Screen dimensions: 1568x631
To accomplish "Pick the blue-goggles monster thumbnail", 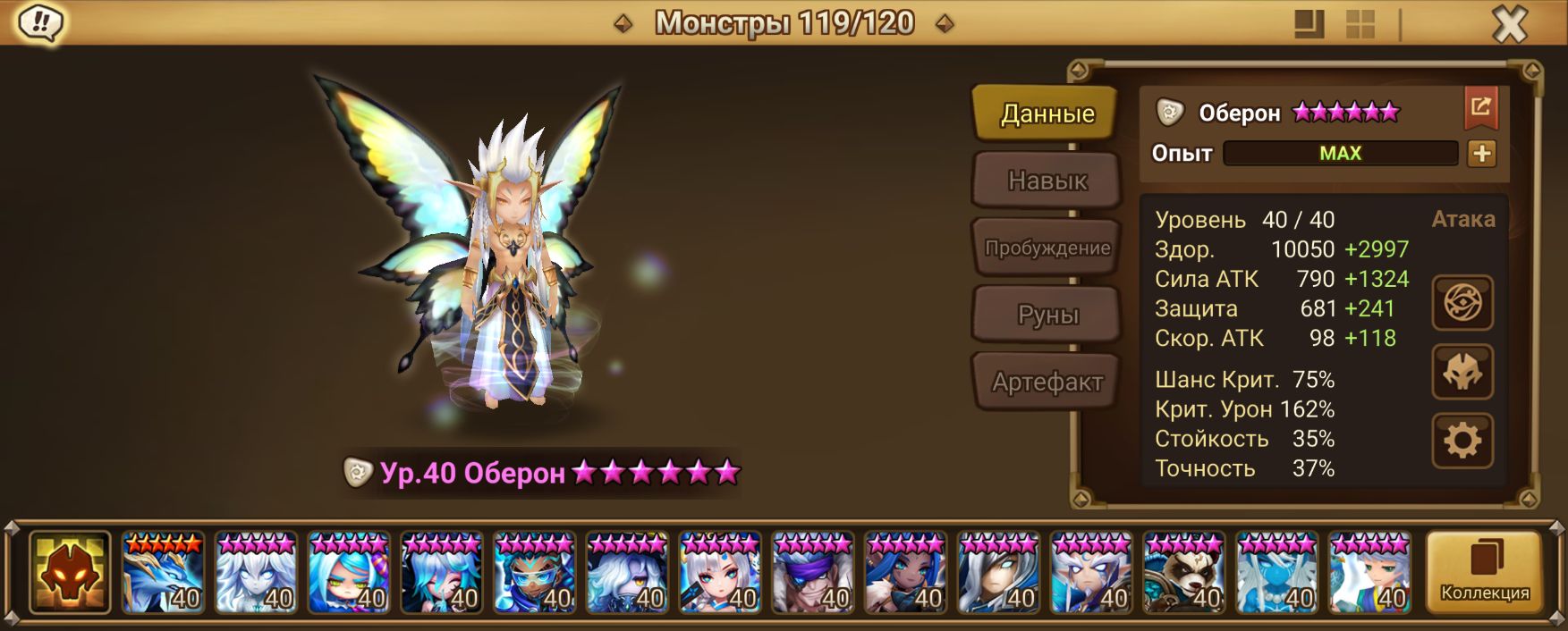I will (534, 573).
